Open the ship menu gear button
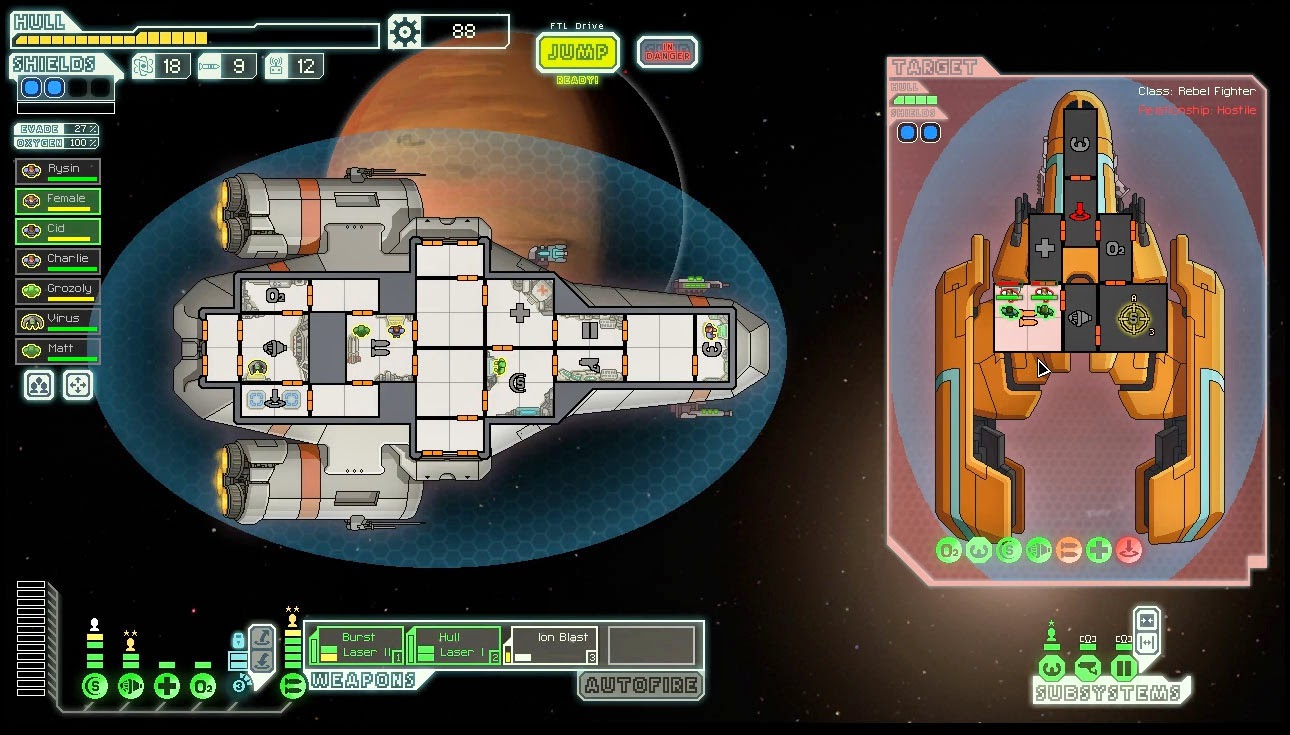 coord(405,32)
